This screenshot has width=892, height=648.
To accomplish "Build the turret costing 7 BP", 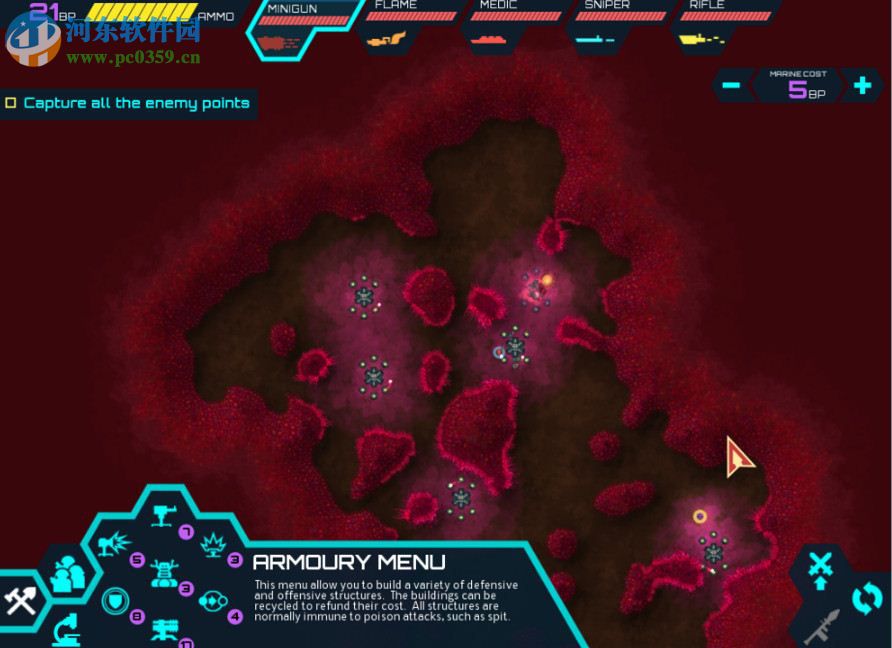I will click(x=164, y=518).
